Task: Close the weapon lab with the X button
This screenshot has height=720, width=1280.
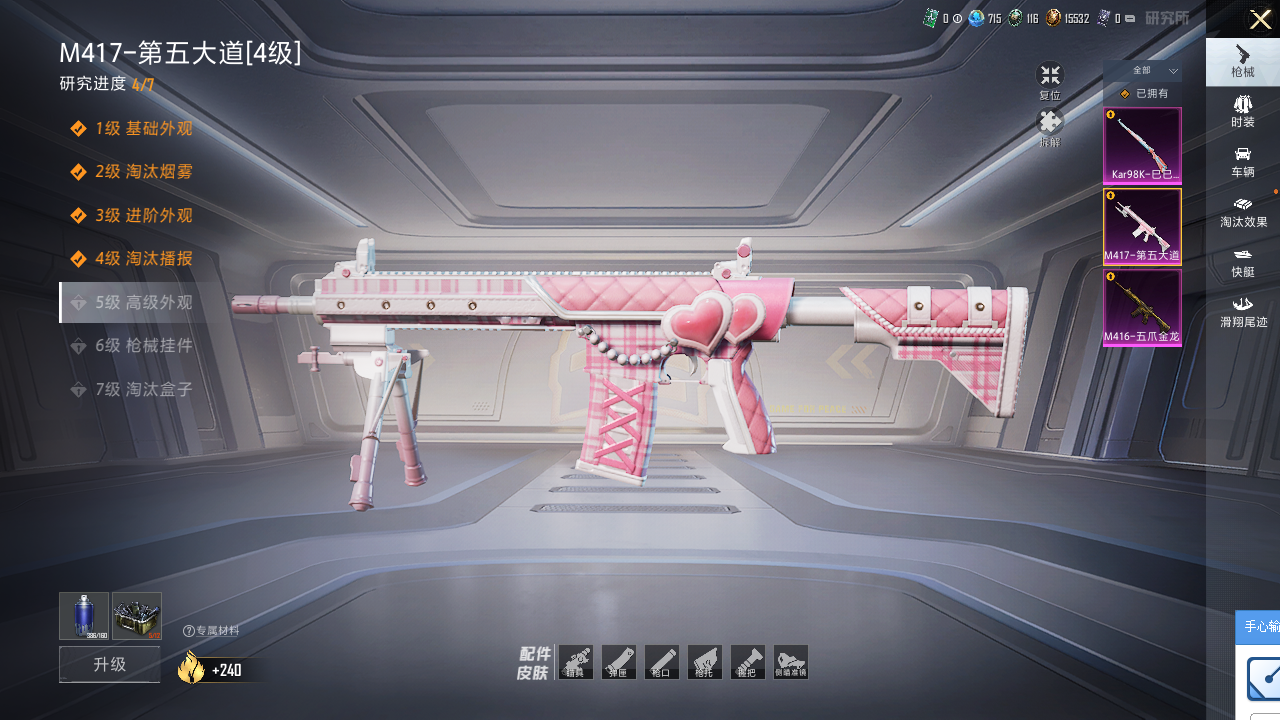Action: [1260, 19]
